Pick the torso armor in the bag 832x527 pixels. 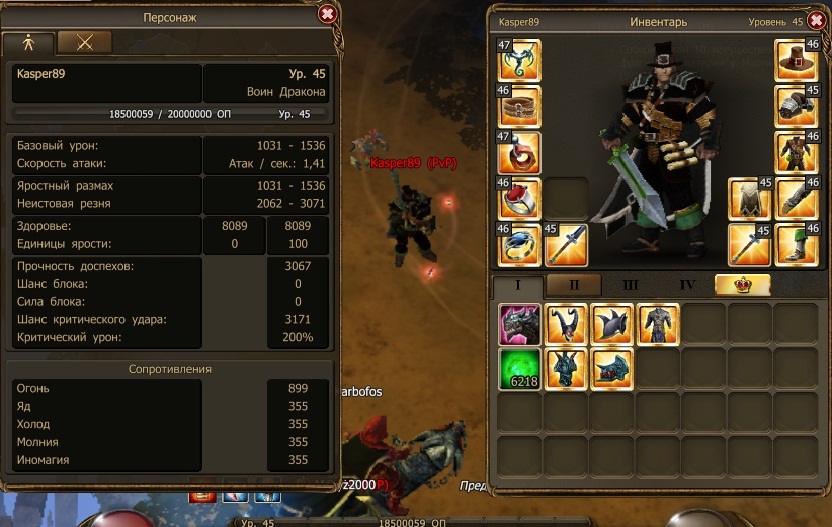659,324
